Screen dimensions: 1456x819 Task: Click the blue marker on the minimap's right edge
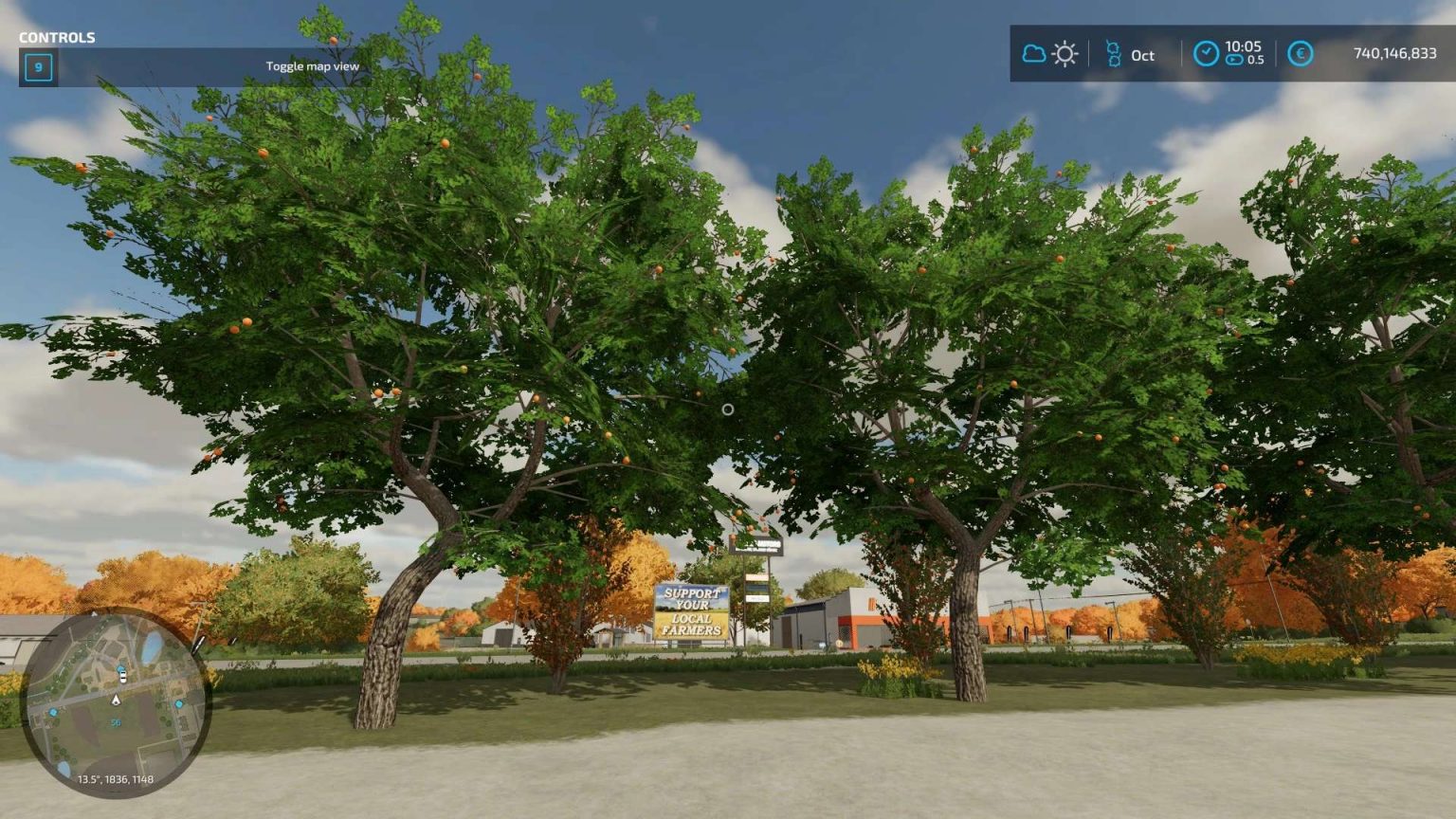click(180, 704)
